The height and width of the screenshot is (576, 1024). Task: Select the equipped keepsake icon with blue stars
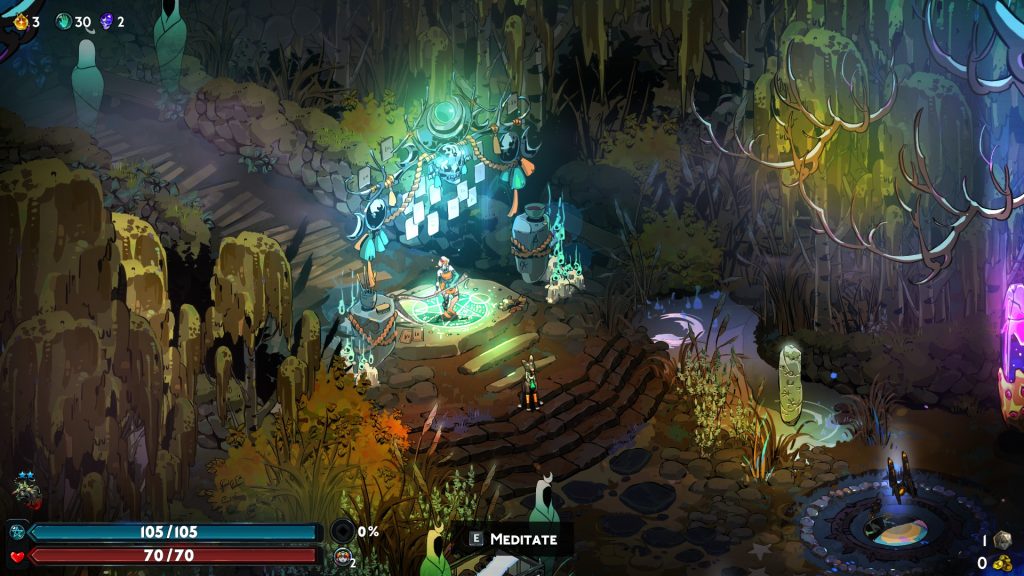26,490
